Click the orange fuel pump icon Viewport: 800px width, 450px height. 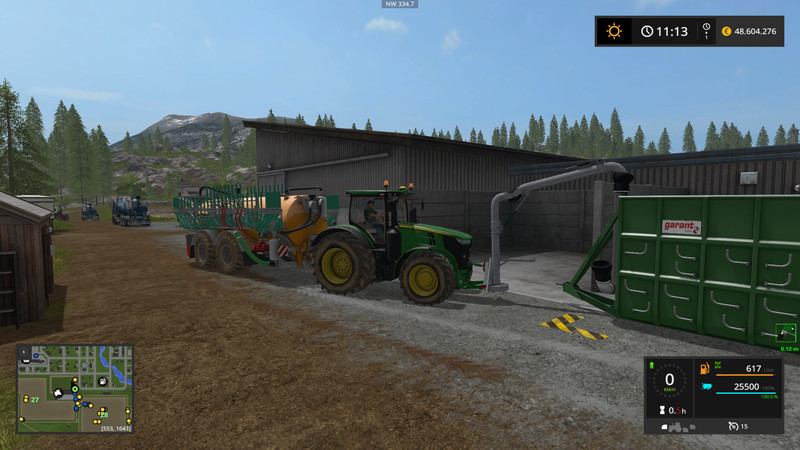click(x=706, y=370)
